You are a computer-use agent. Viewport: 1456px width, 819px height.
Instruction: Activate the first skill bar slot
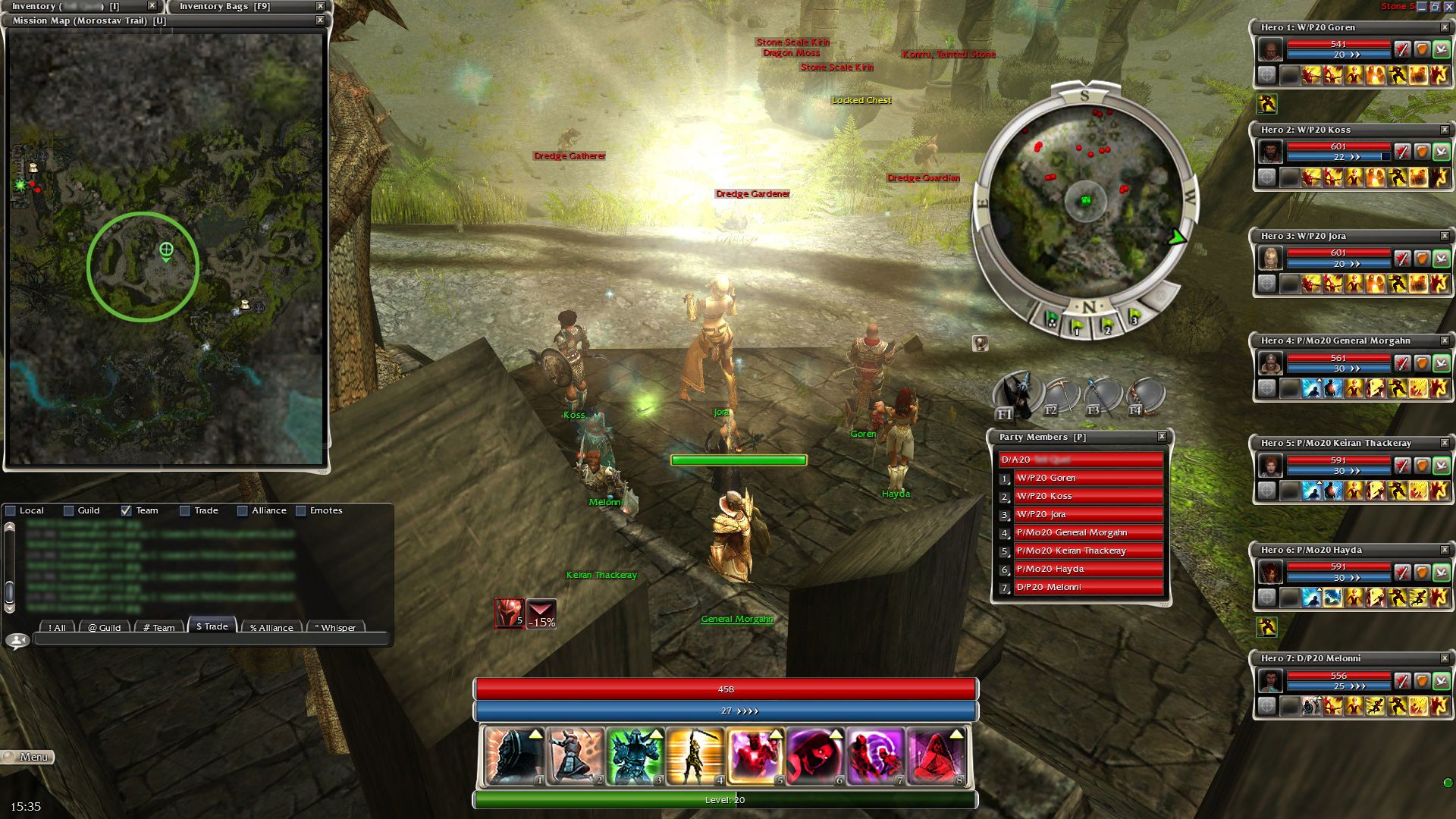coord(514,756)
